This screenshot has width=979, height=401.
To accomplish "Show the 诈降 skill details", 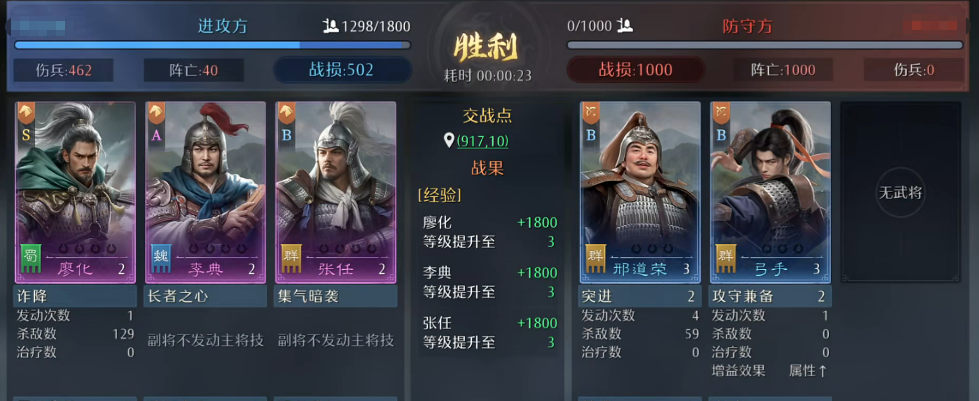I will coord(75,296).
